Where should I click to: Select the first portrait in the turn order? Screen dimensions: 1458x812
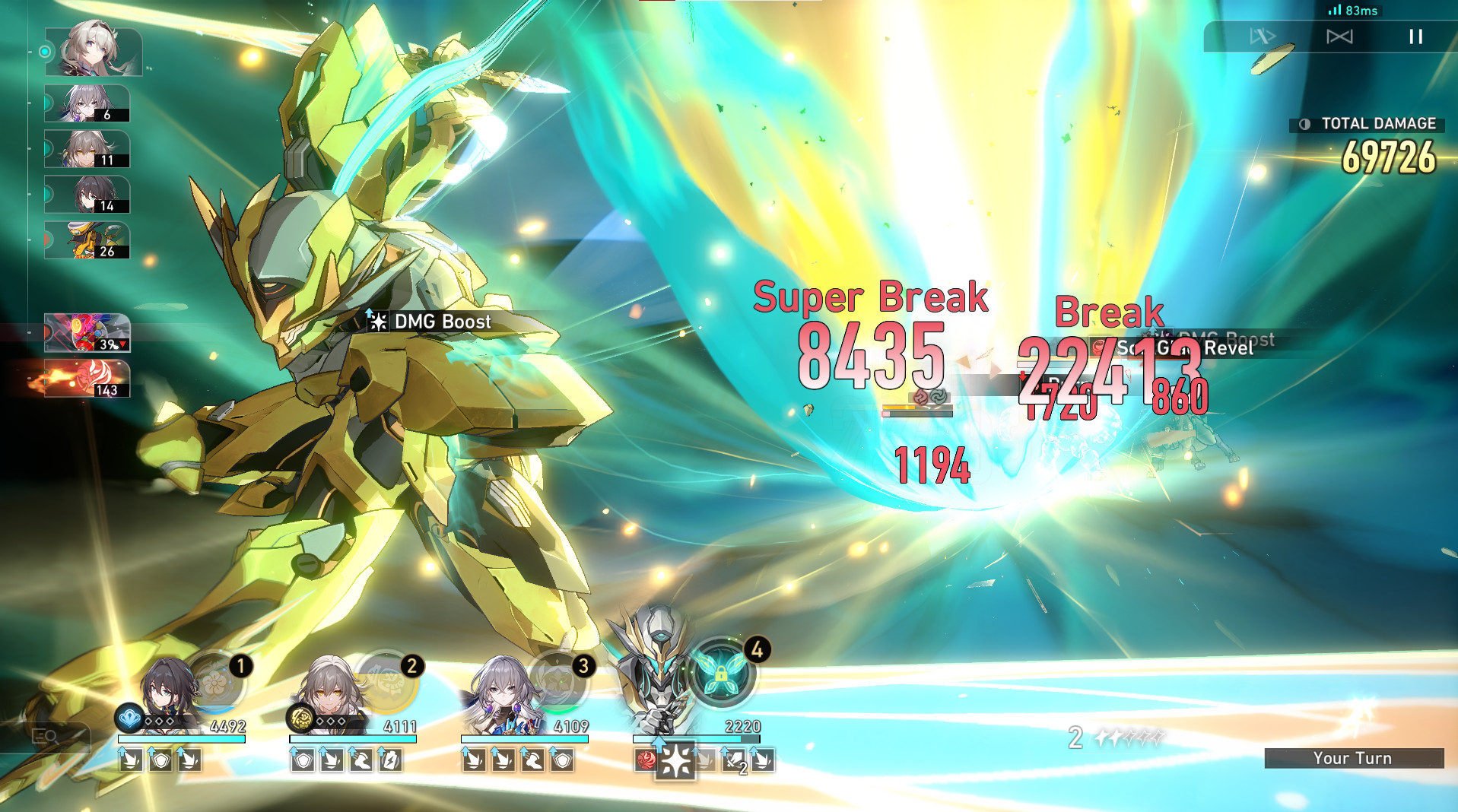pos(94,50)
